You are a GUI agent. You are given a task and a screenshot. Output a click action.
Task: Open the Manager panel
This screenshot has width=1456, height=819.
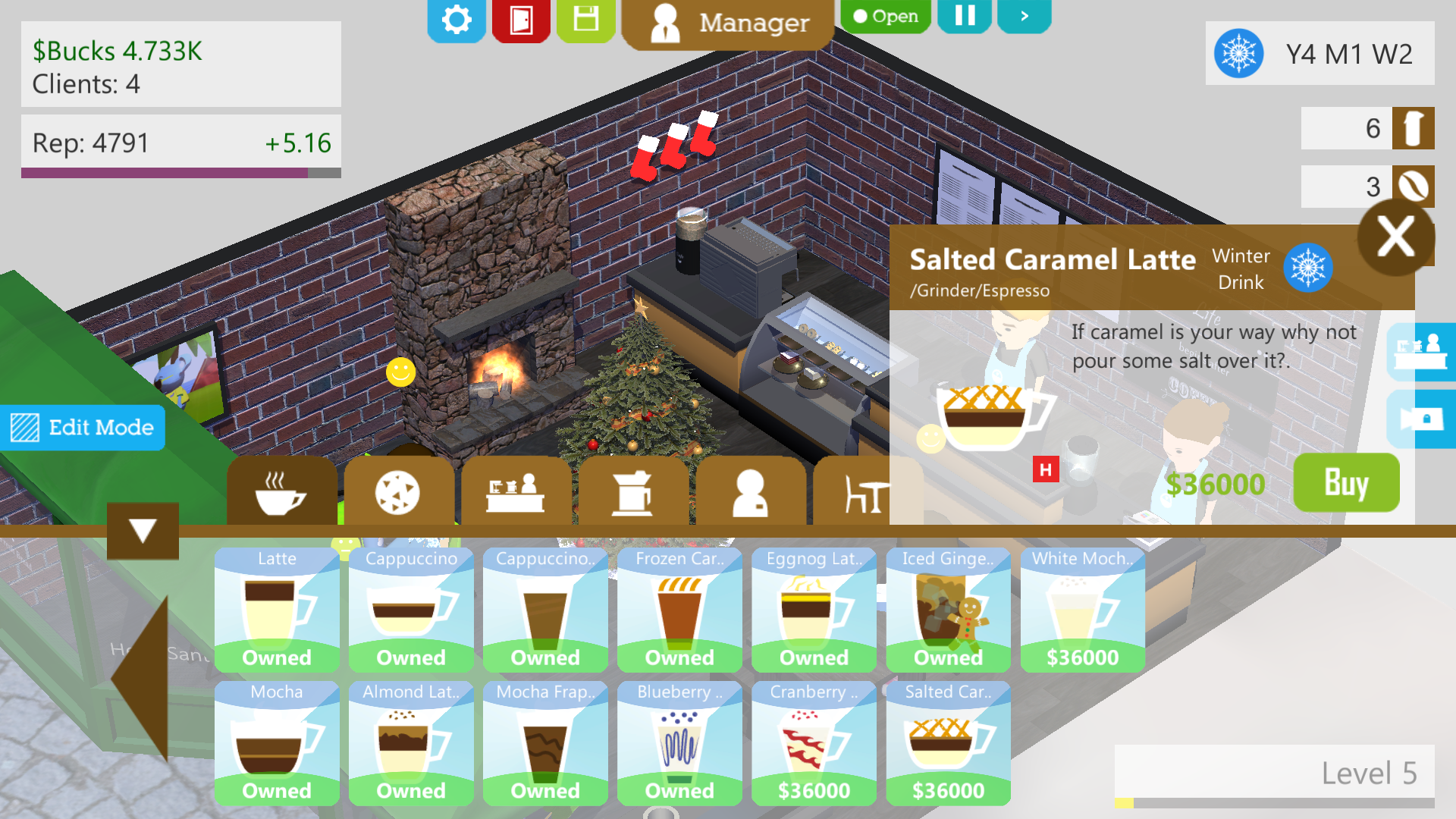(728, 24)
